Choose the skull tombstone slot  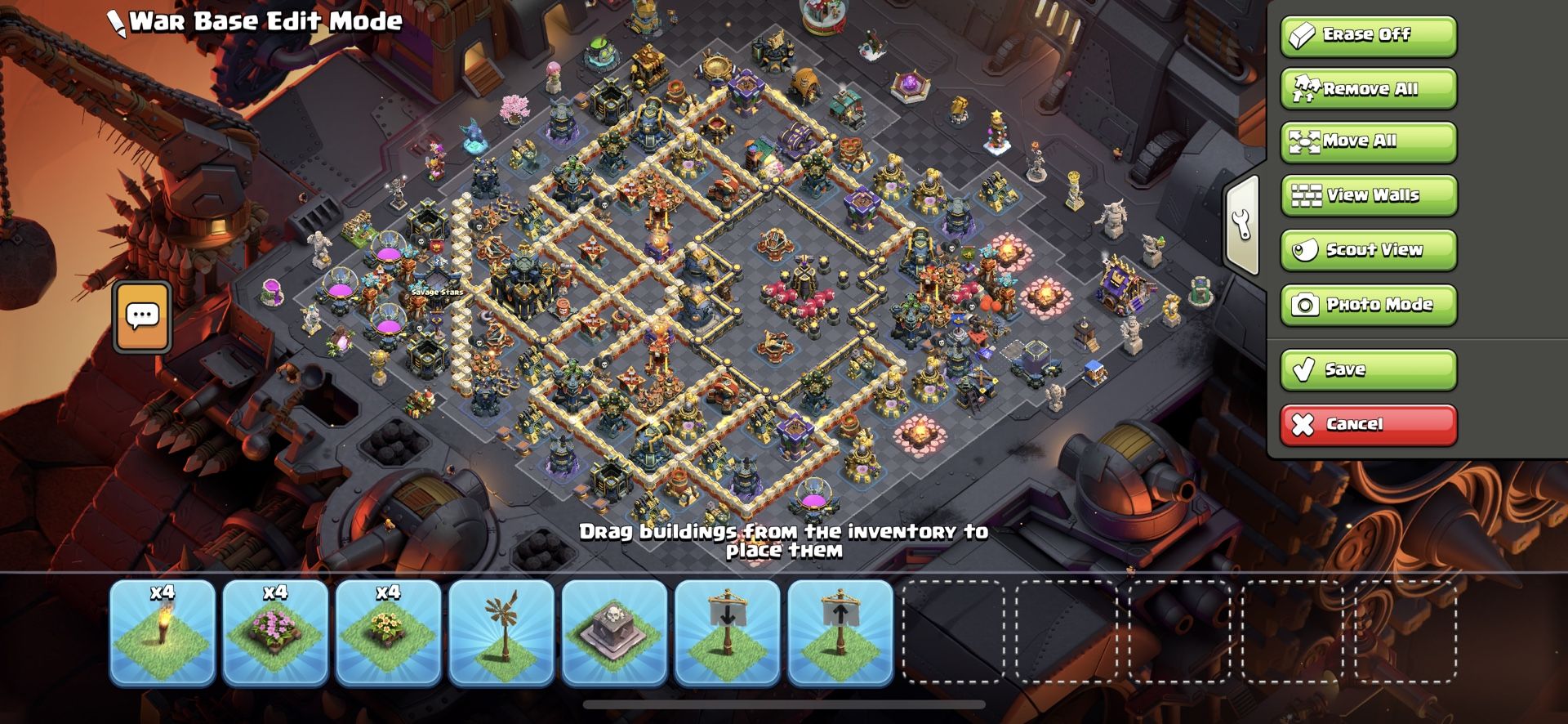(614, 632)
